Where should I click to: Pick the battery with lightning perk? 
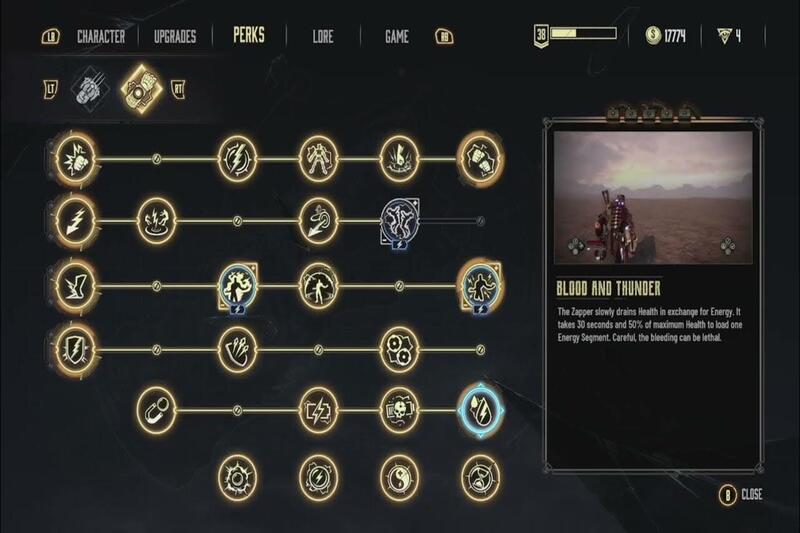point(319,408)
